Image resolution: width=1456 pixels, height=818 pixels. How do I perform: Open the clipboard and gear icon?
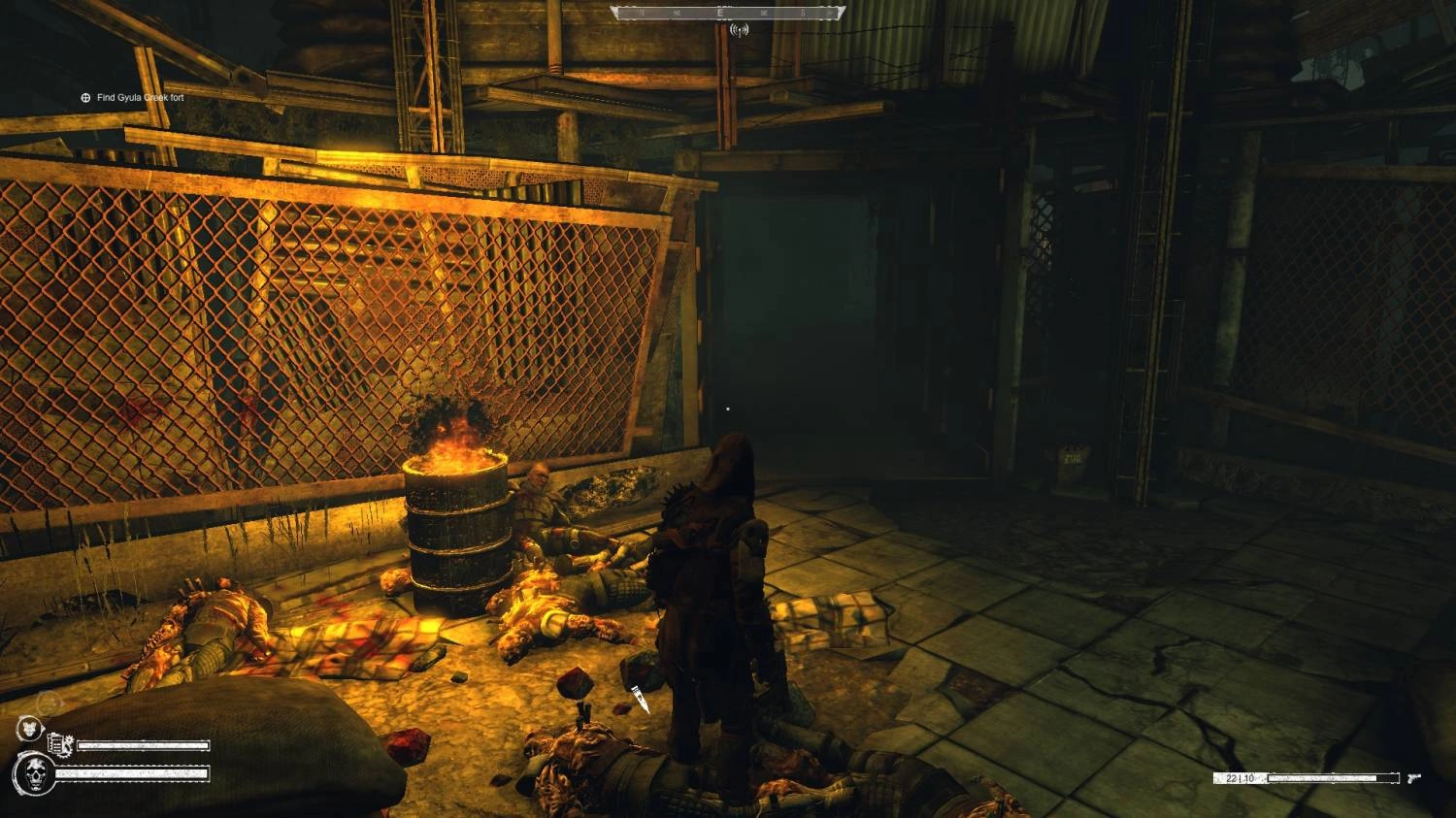point(60,745)
